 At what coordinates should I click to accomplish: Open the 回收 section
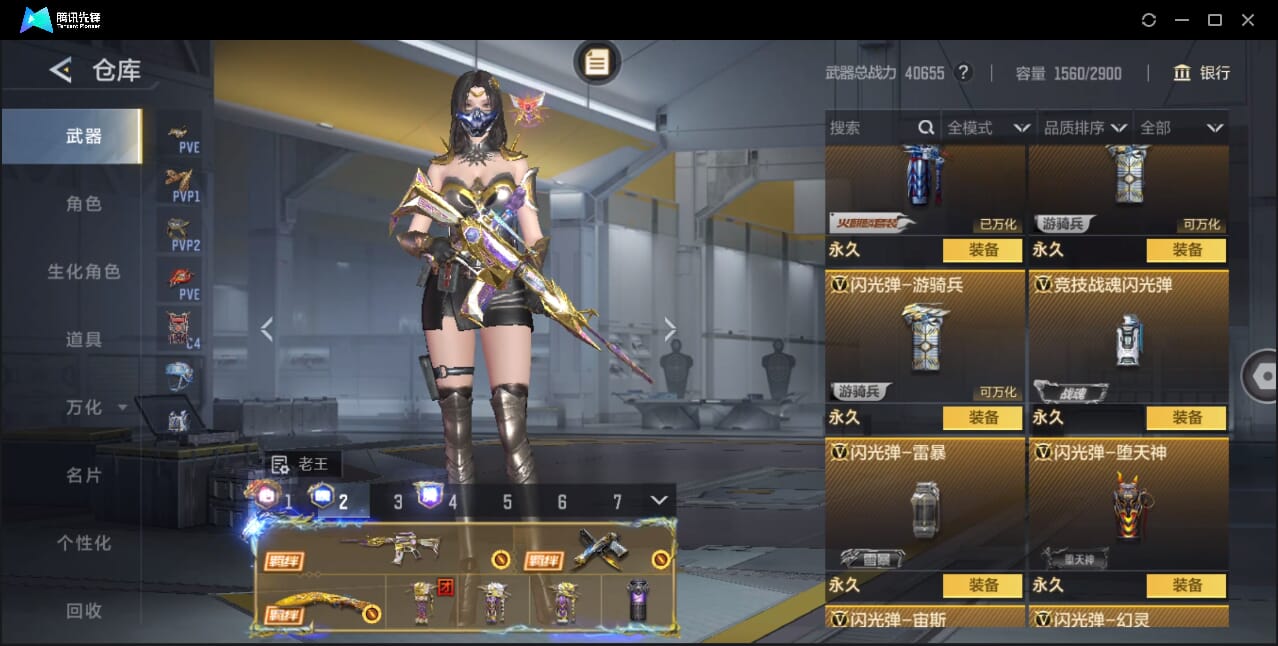click(84, 611)
